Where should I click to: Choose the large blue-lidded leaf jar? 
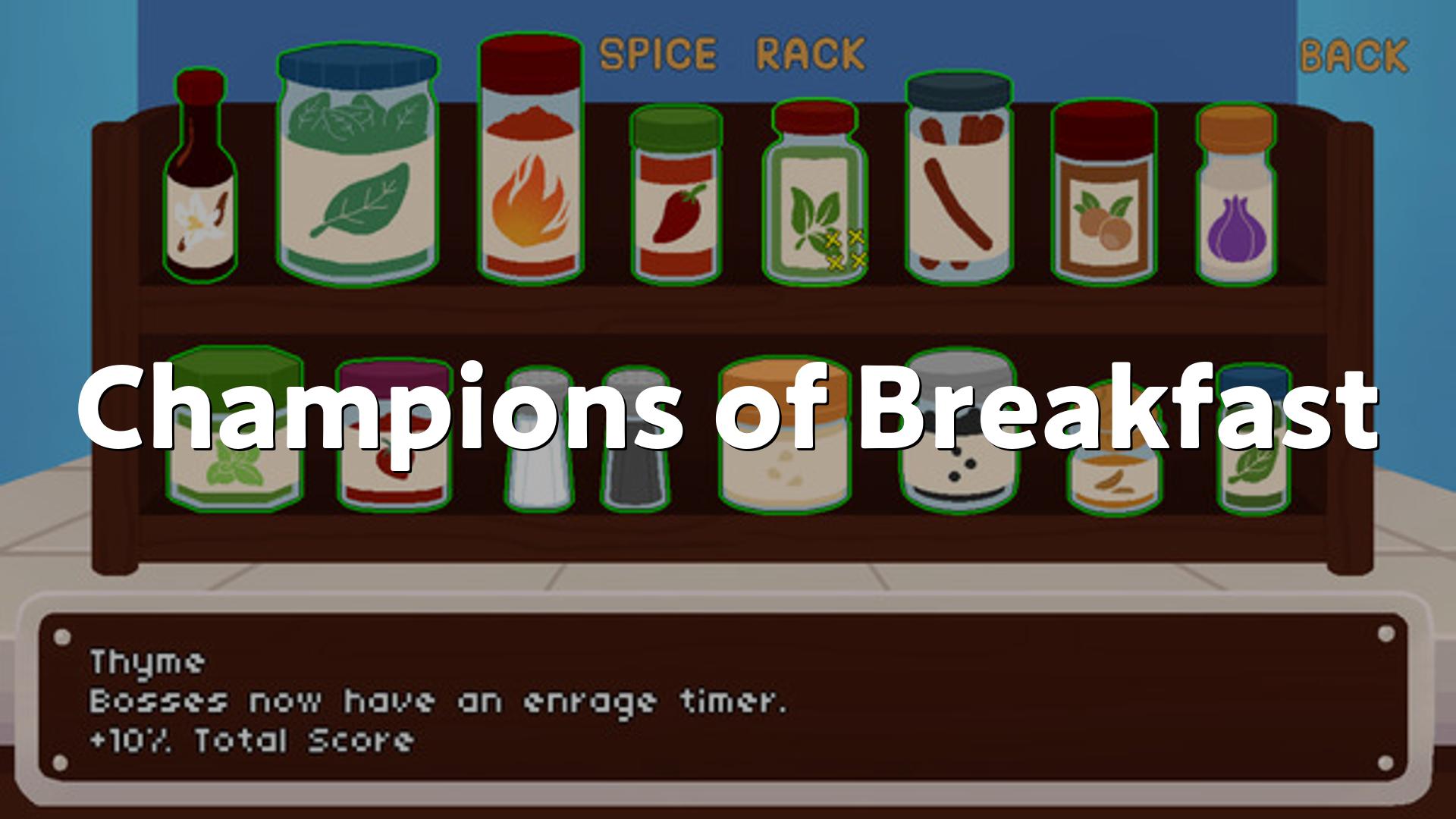(x=357, y=167)
